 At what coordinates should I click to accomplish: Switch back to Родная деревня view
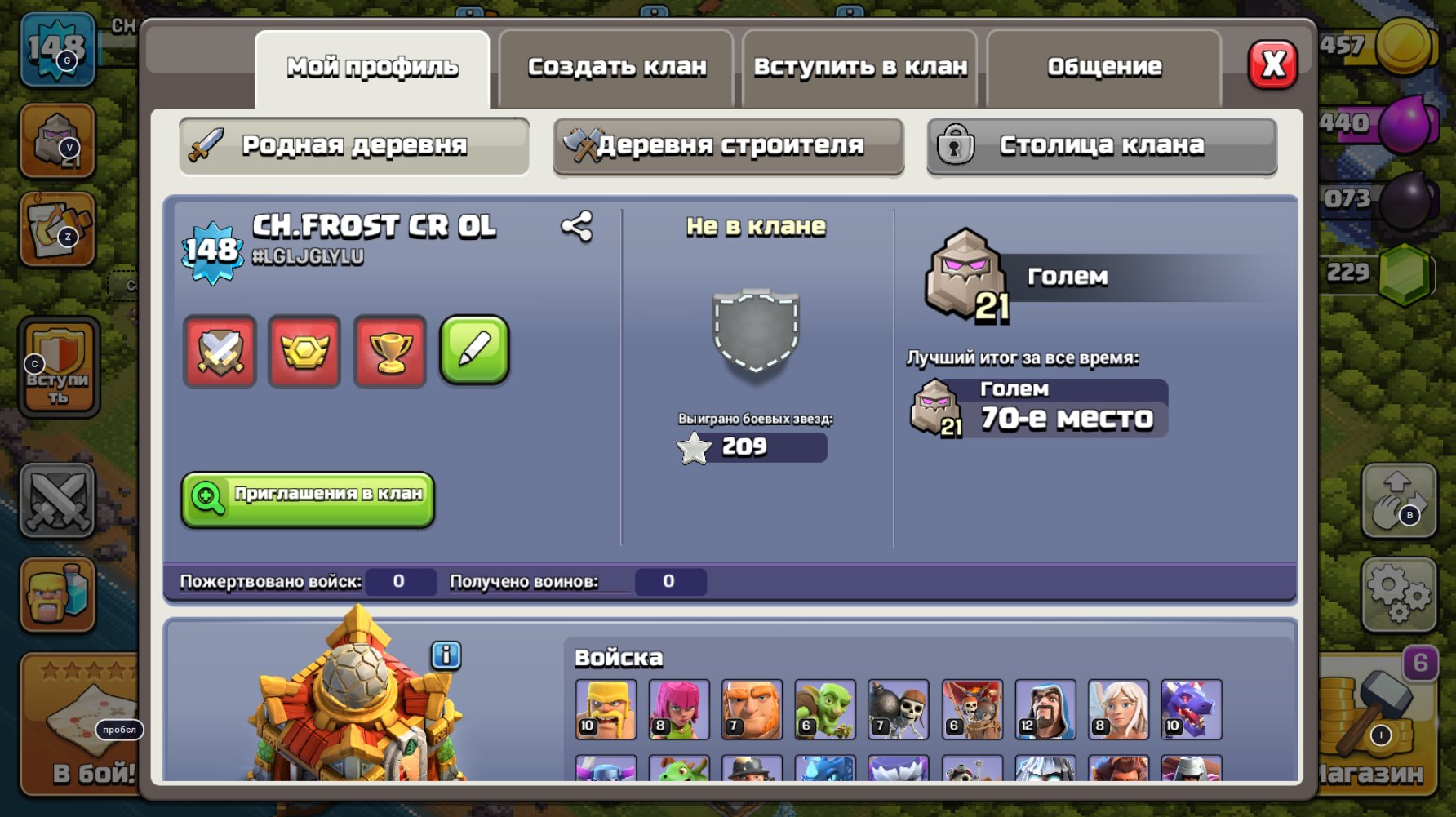coord(353,144)
